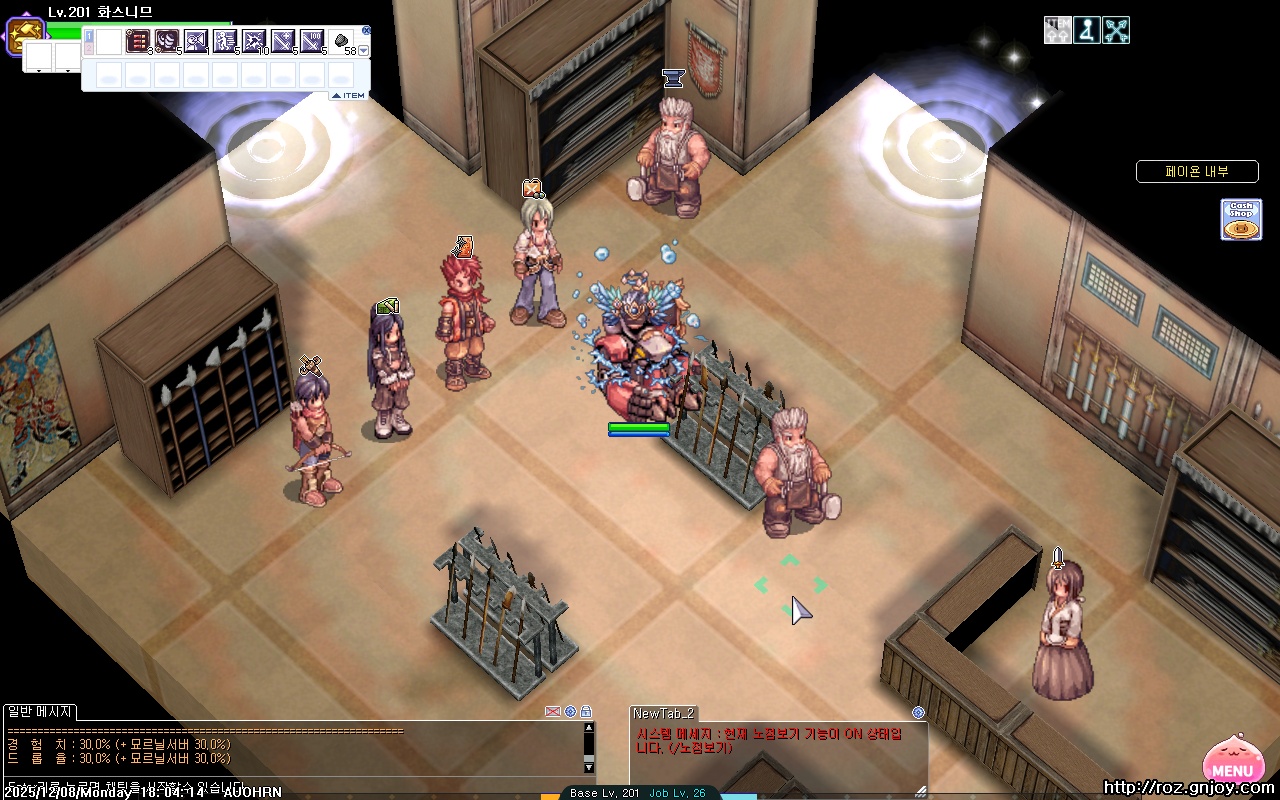Activate the sword 100 skill icon
This screenshot has height=800, width=1280.
pyautogui.click(x=312, y=41)
